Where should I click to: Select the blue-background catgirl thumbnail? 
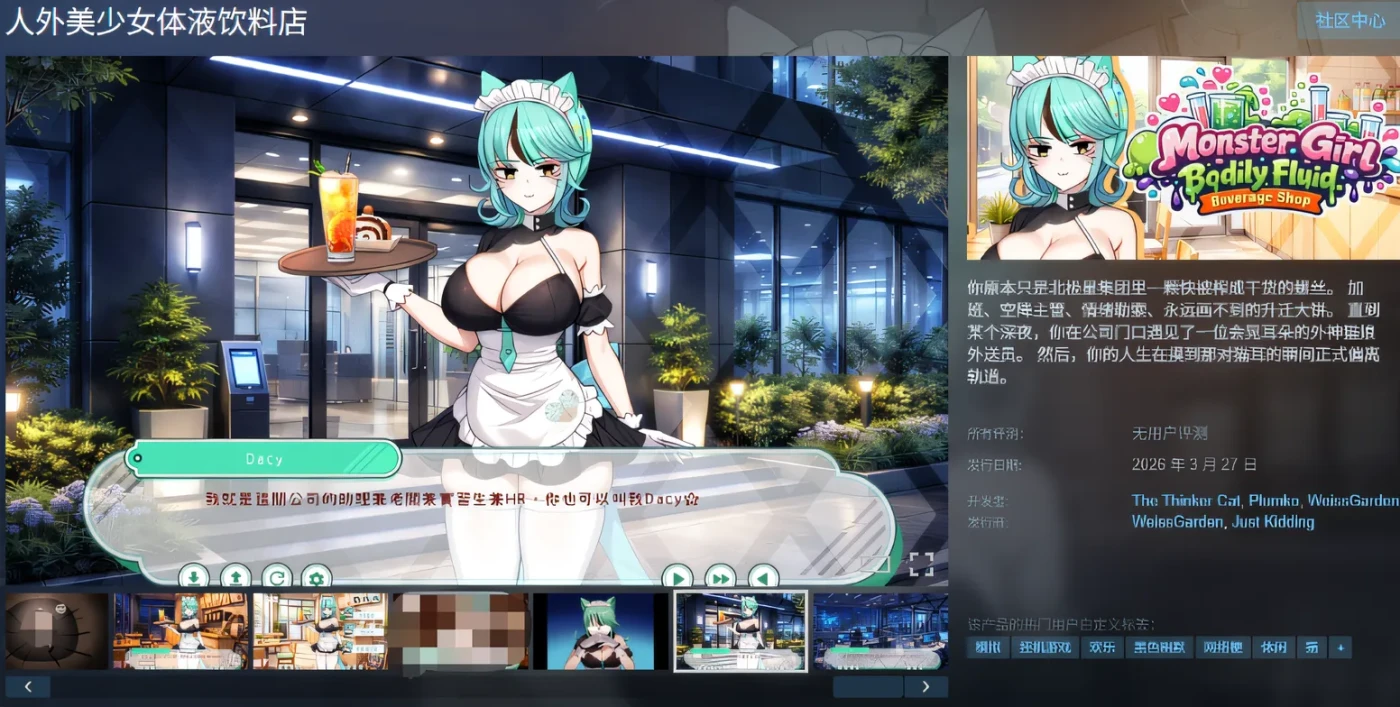point(600,631)
